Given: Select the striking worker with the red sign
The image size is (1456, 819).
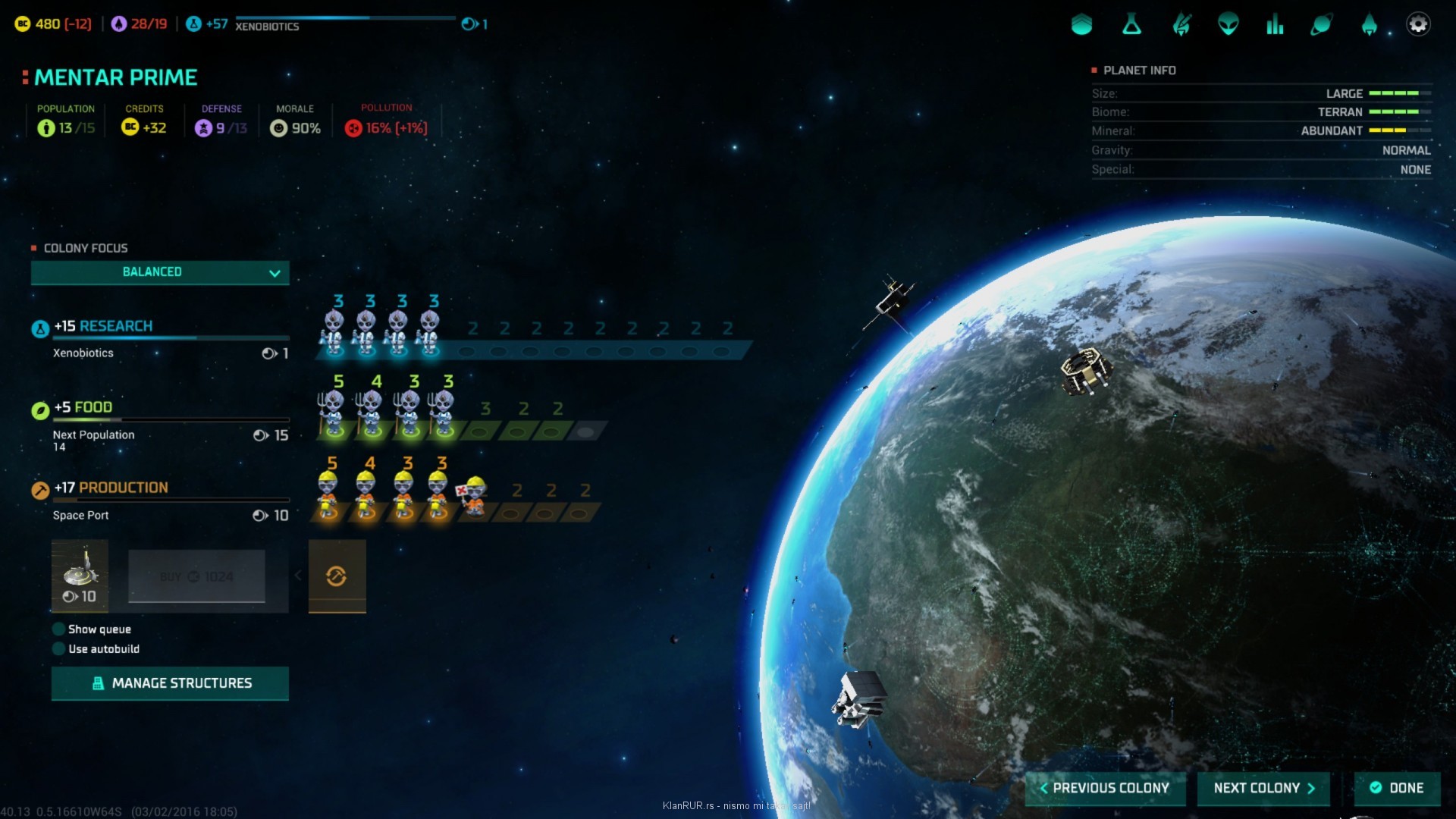Looking at the screenshot, I should [x=473, y=496].
